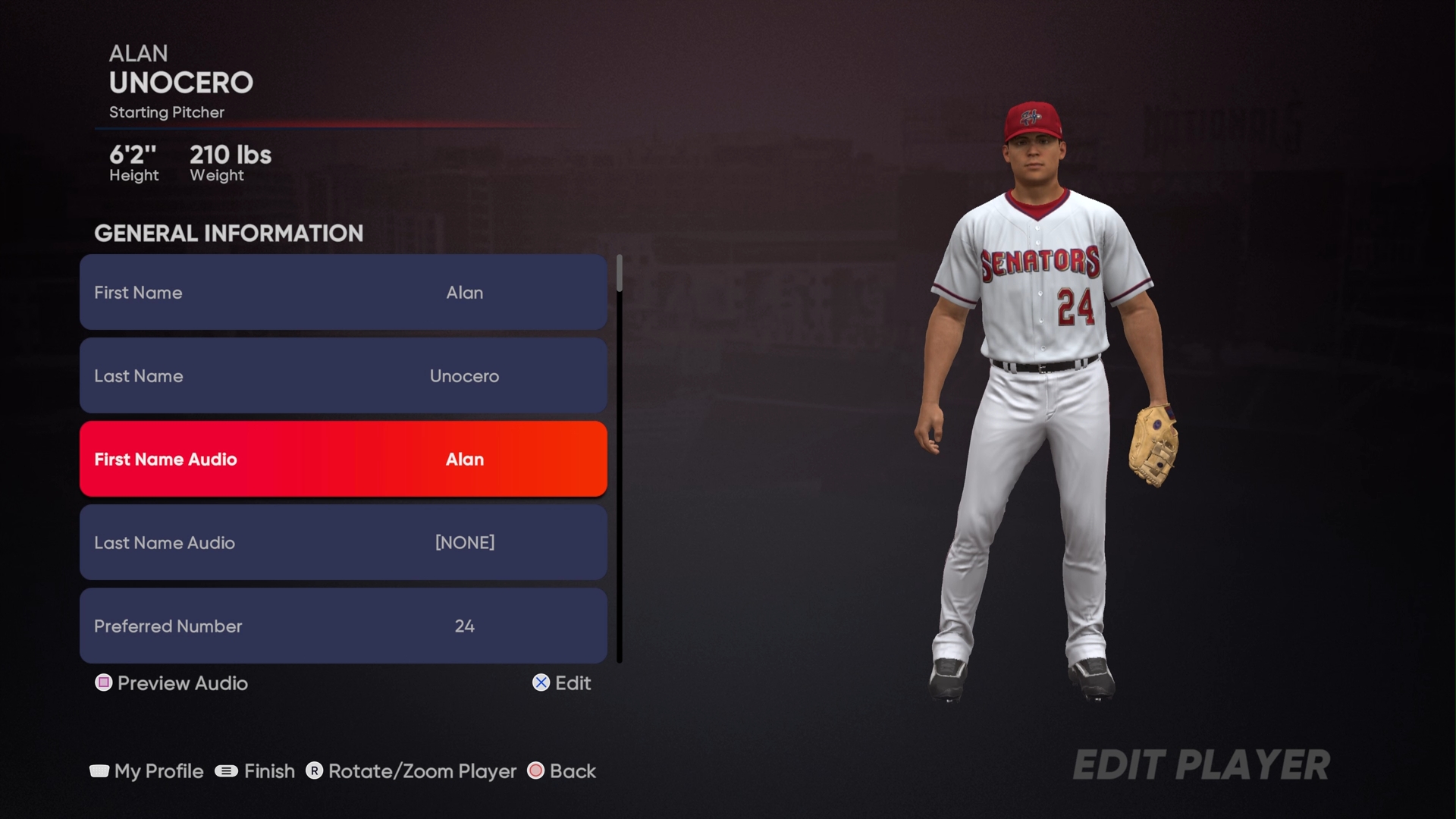
Task: Go Back from the Edit Player screen
Action: (562, 771)
